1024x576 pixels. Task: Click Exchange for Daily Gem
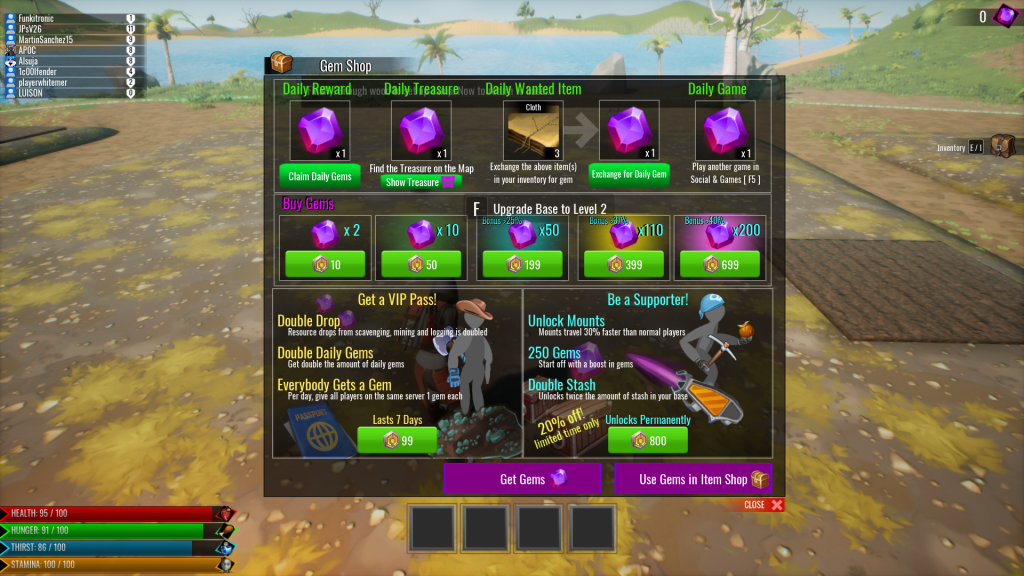629,175
